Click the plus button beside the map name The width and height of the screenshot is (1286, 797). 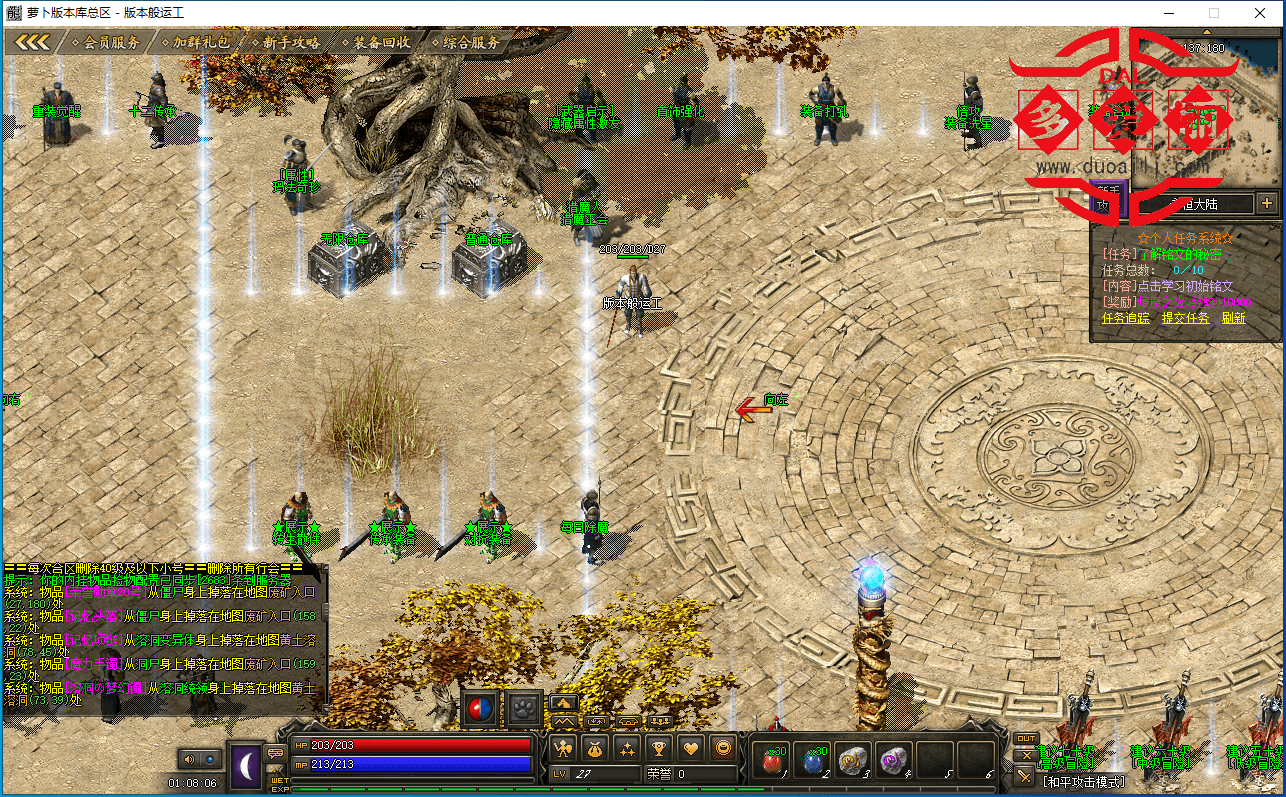pos(1267,203)
